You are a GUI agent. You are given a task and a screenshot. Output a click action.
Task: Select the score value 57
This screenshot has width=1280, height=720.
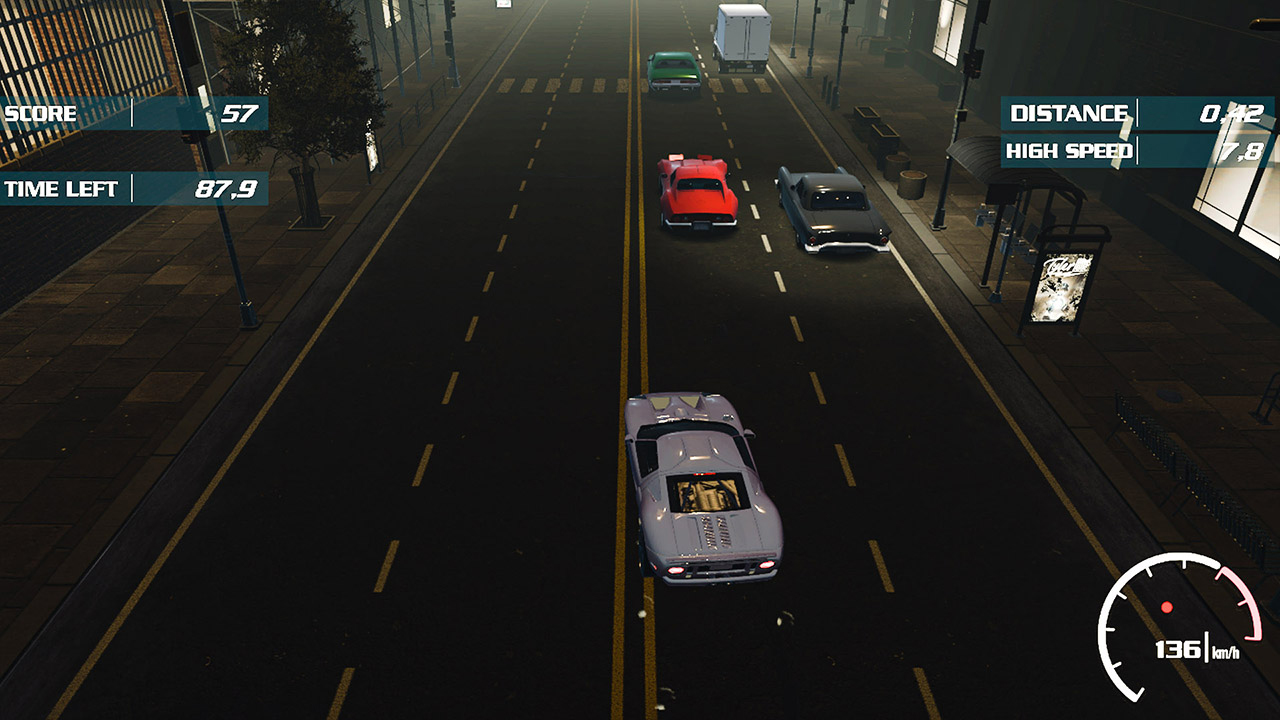pyautogui.click(x=237, y=113)
